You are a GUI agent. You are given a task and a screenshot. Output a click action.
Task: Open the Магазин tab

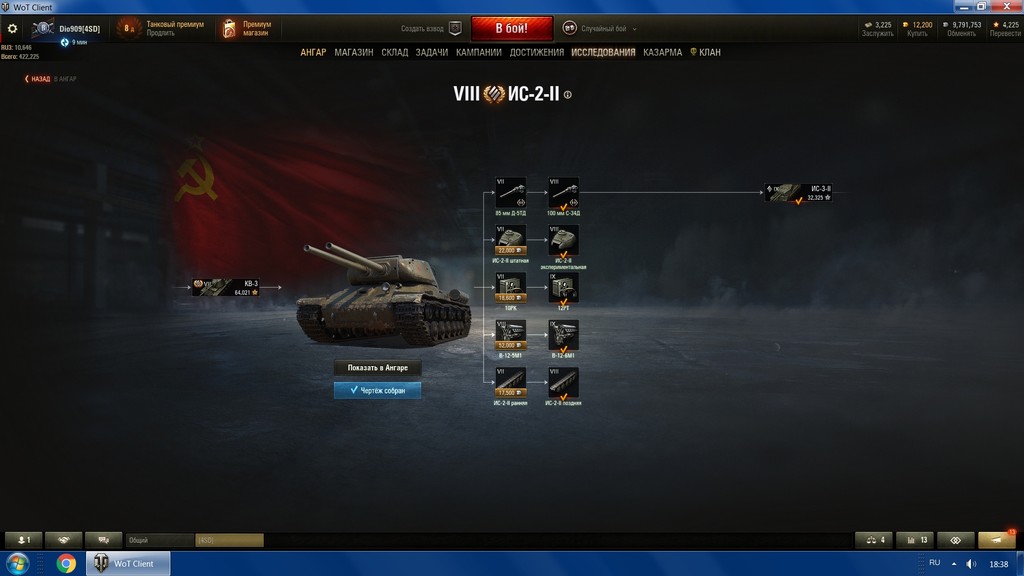point(354,52)
